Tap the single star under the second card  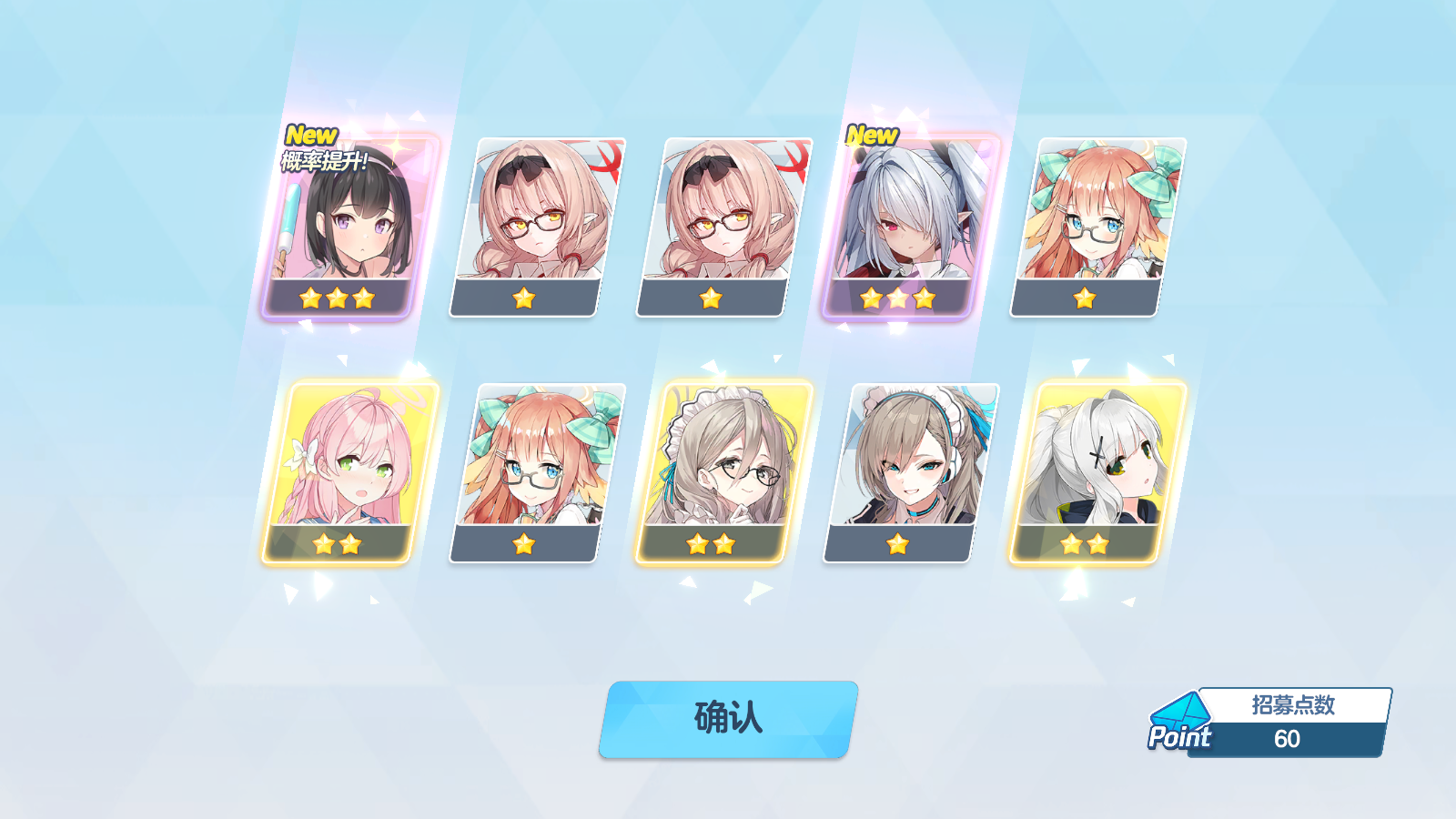pyautogui.click(x=525, y=296)
